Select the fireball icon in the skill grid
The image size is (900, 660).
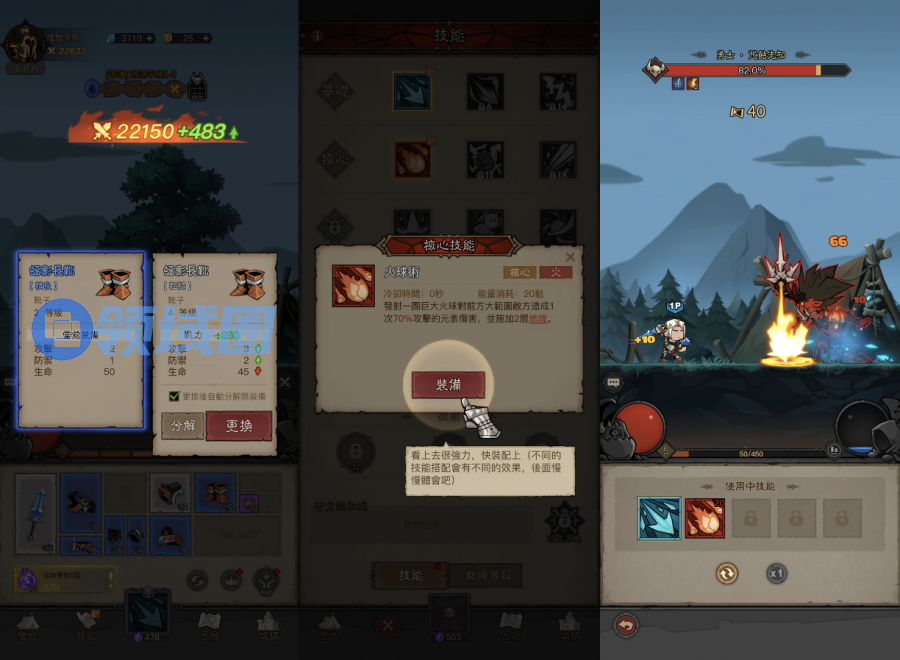click(x=411, y=158)
